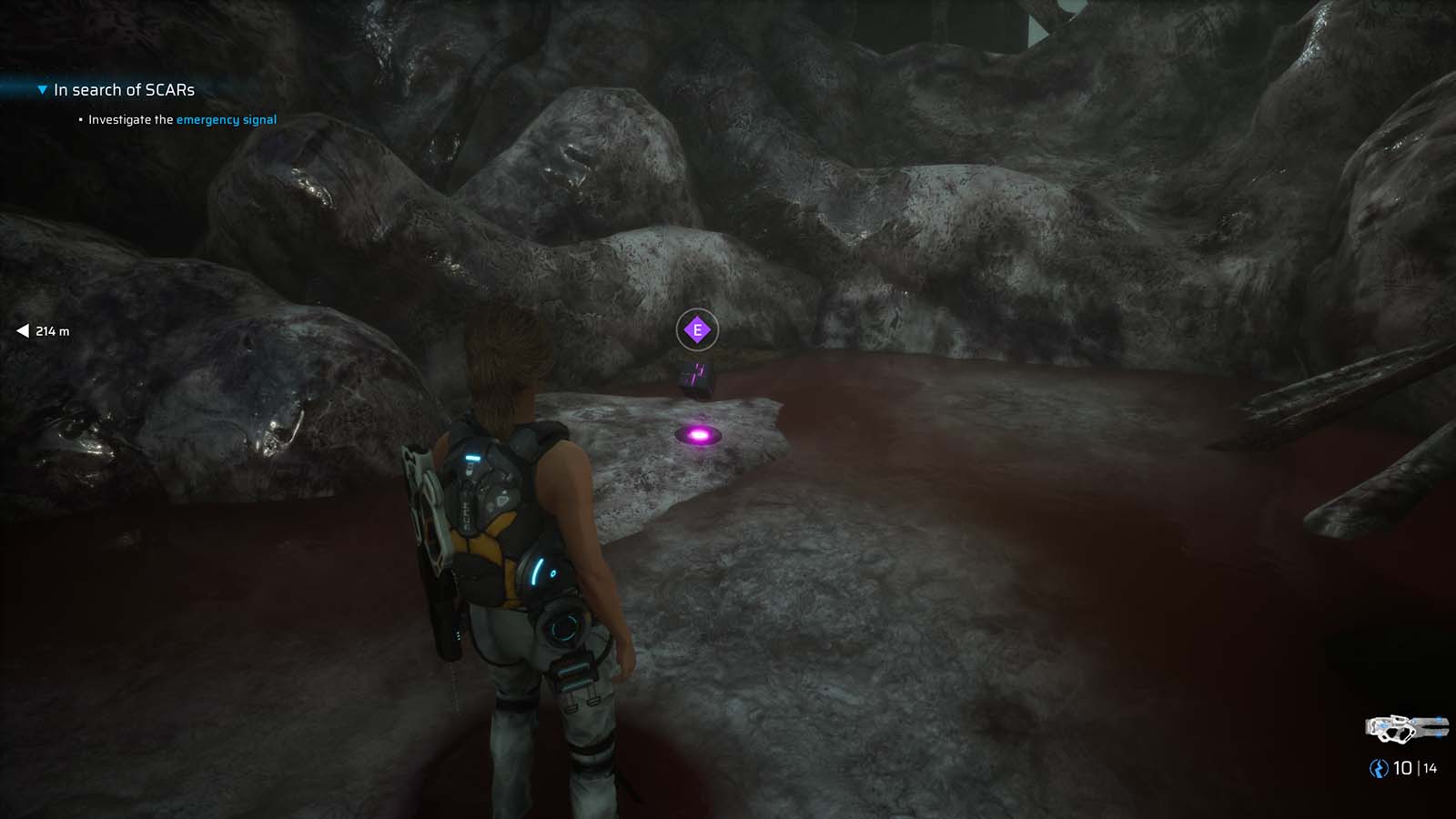1456x819 pixels.
Task: Select the In search of SCARs mission title
Action: click(x=125, y=89)
